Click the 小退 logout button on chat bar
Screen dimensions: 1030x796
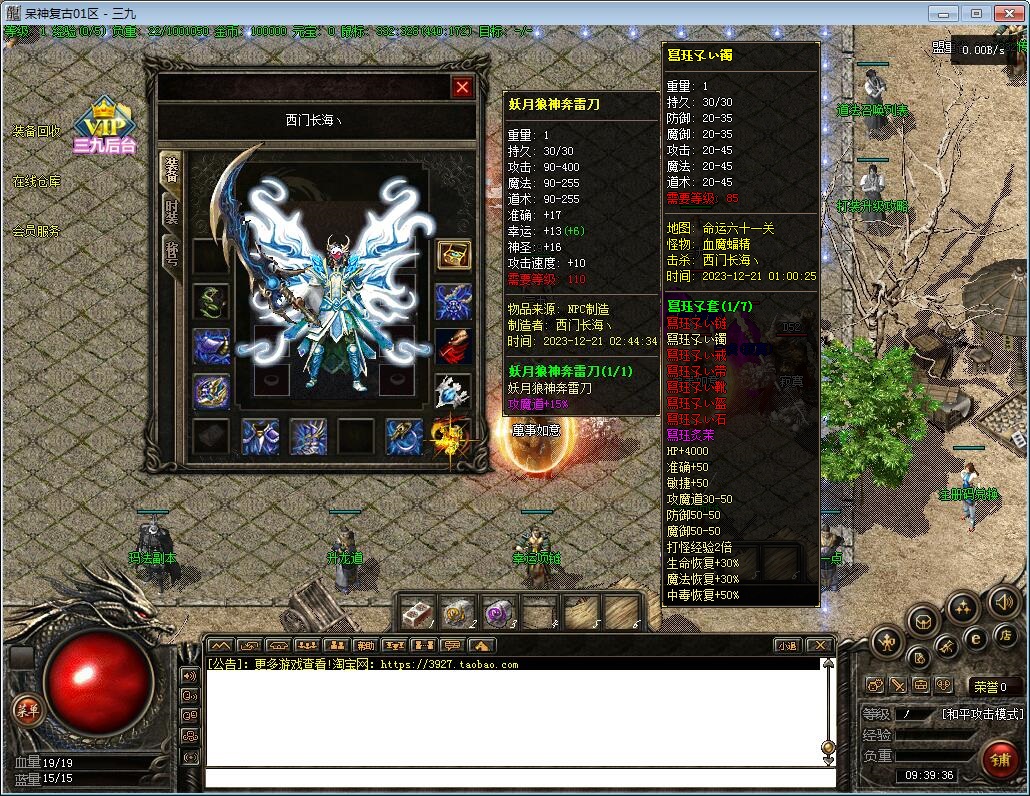click(x=787, y=646)
